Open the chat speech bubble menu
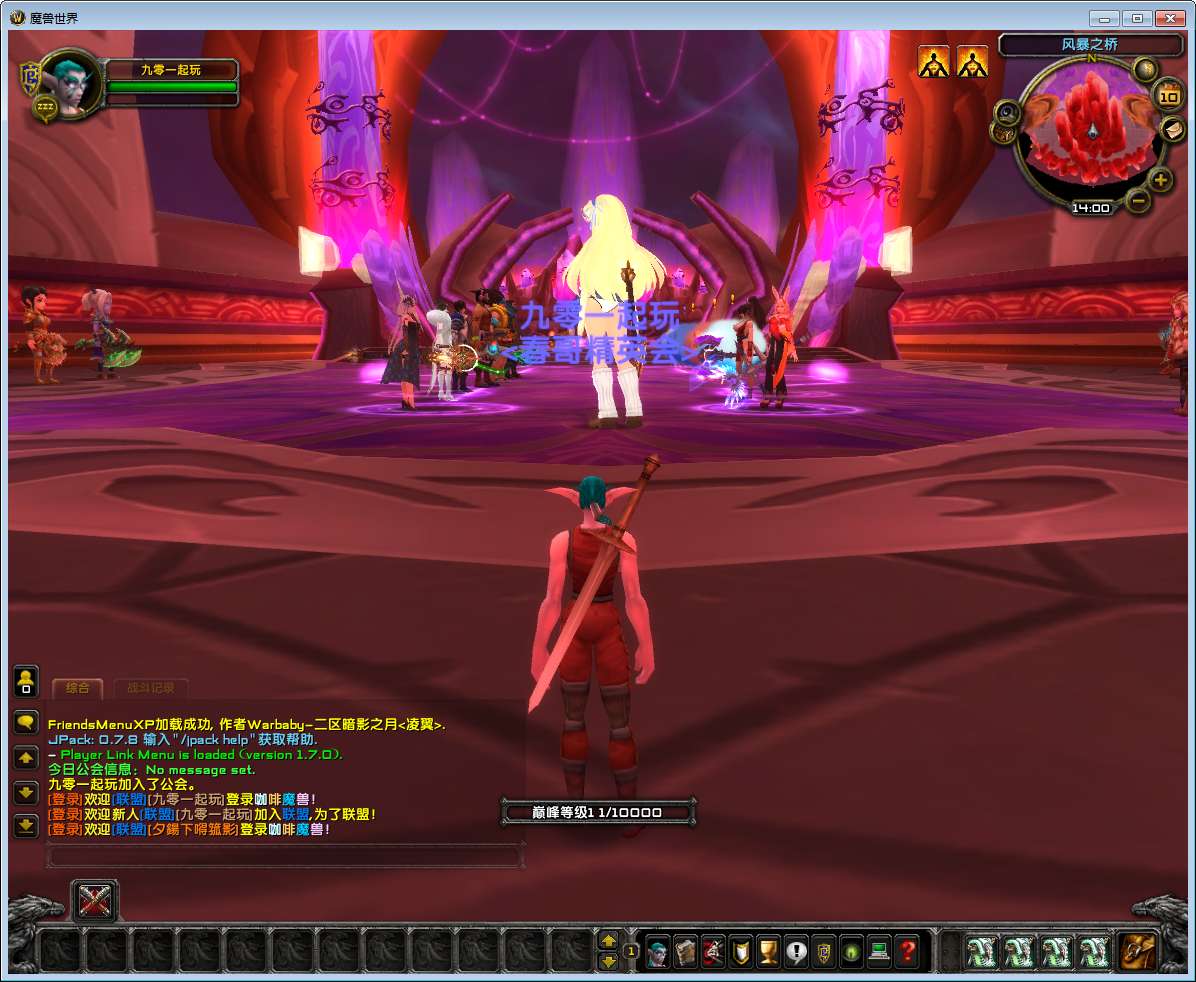This screenshot has width=1196, height=982. point(26,722)
